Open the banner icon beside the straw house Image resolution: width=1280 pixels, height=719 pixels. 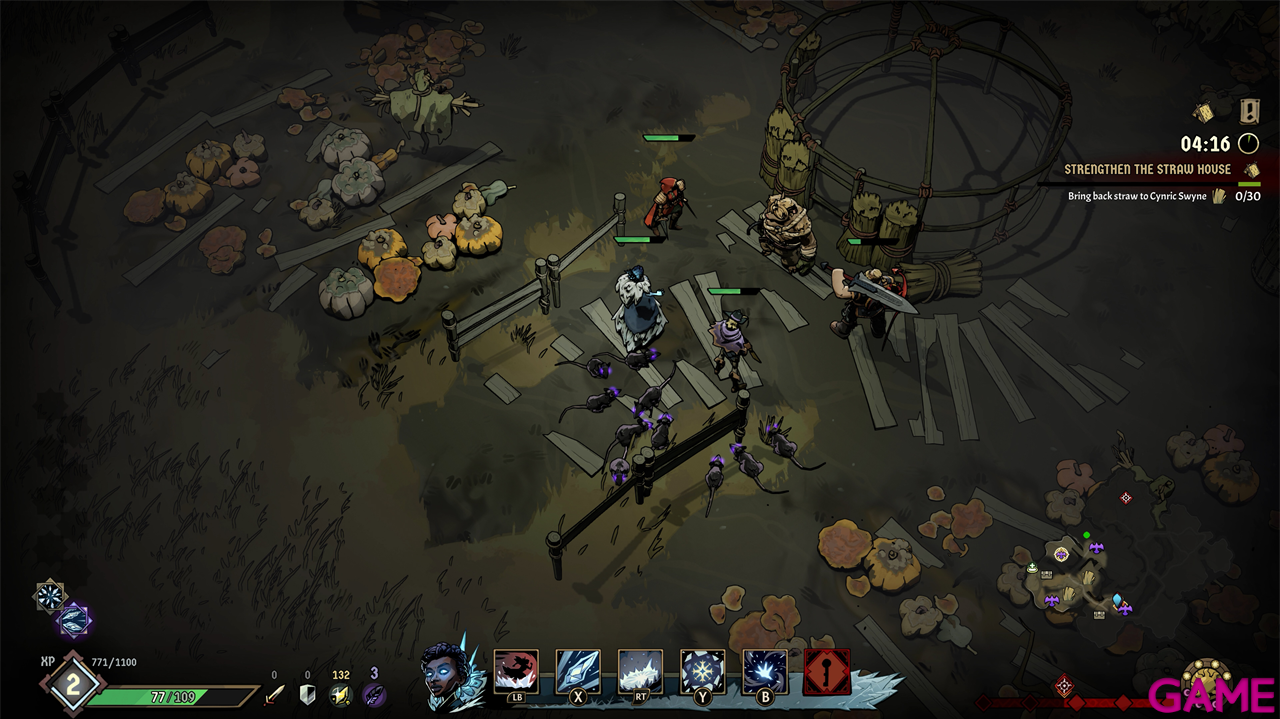pos(1249,110)
